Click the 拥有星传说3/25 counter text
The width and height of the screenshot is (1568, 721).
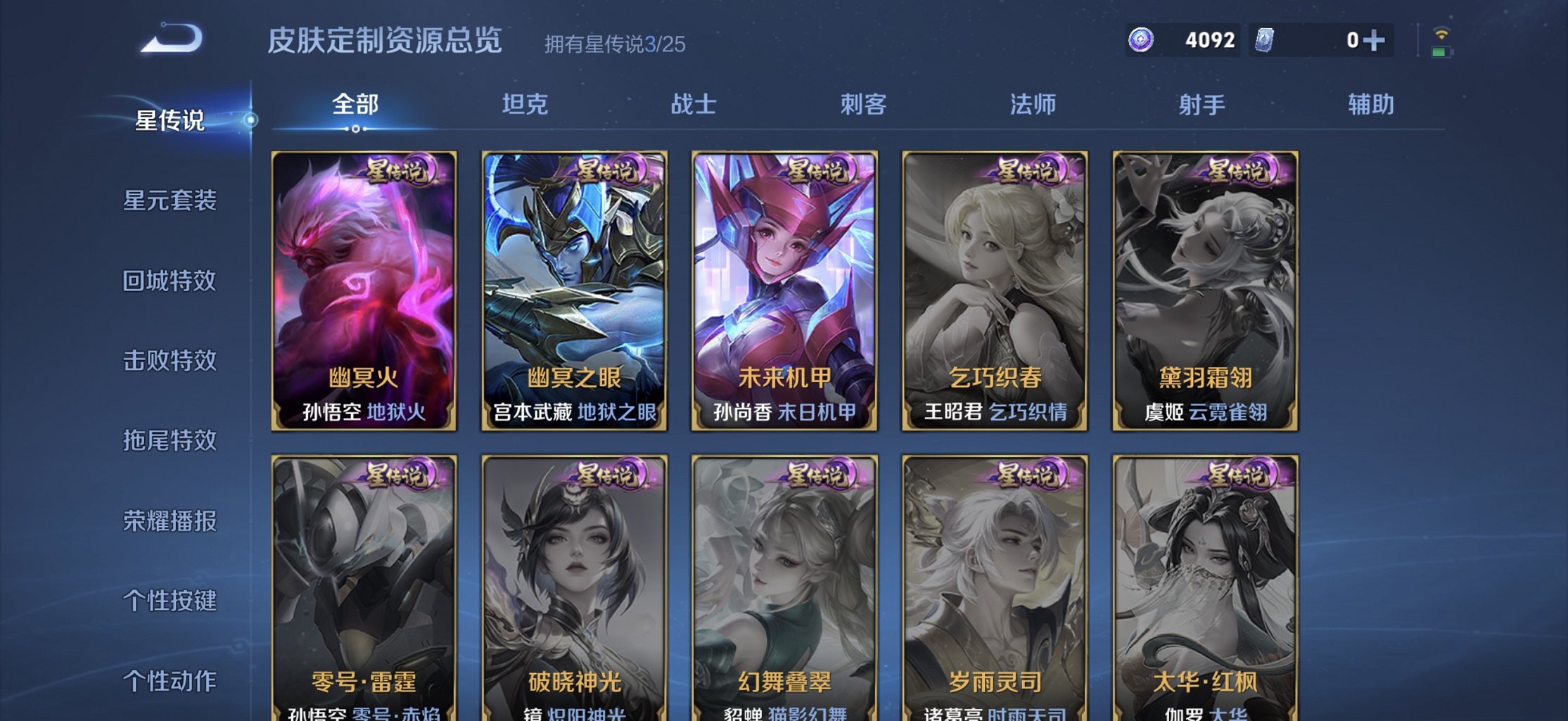(x=614, y=44)
